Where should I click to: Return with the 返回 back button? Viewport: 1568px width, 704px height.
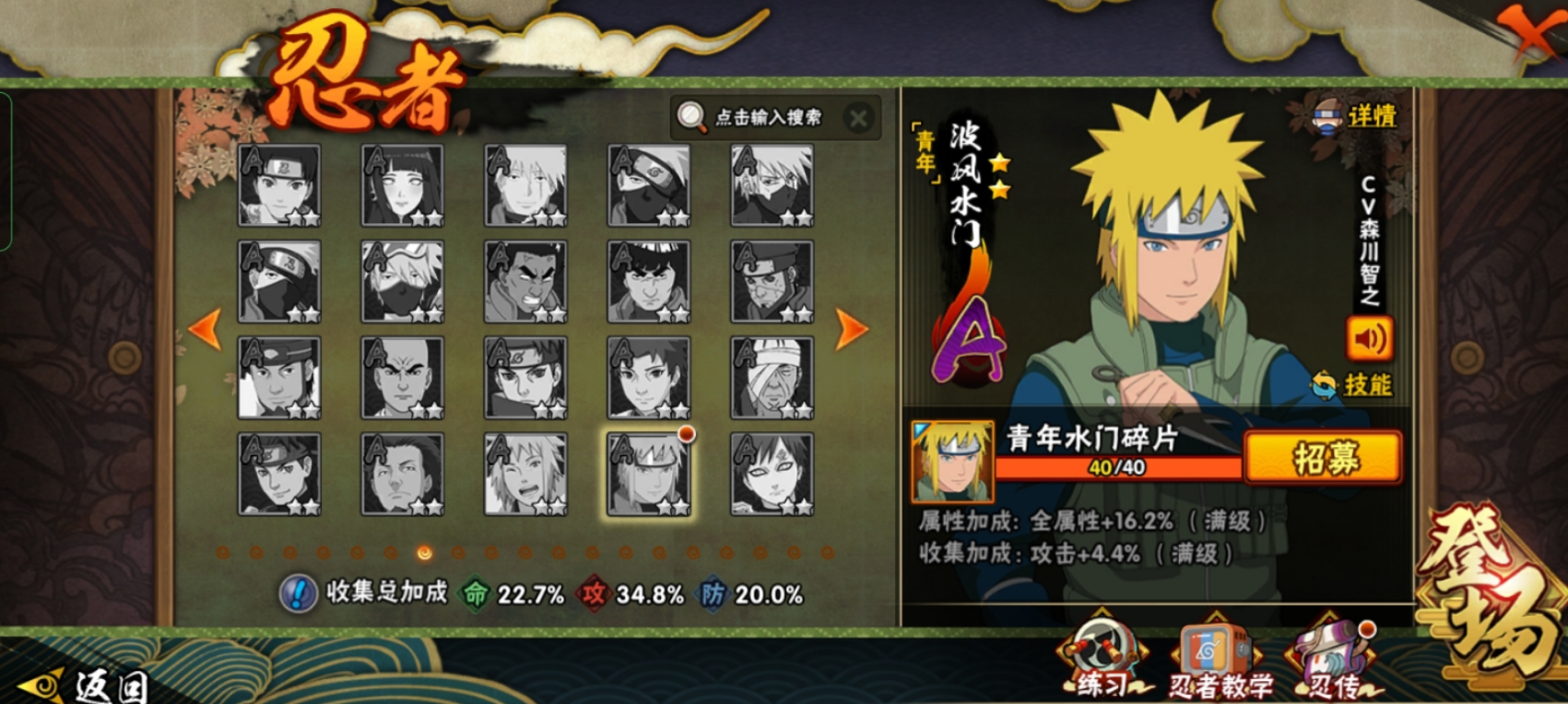click(88, 685)
